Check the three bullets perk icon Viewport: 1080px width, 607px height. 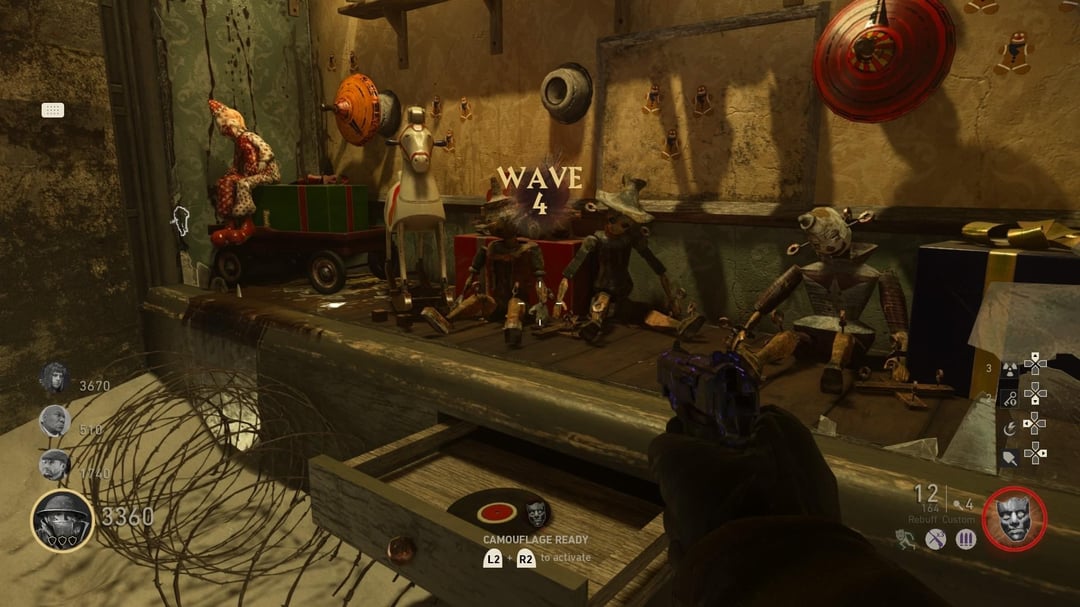[x=966, y=540]
